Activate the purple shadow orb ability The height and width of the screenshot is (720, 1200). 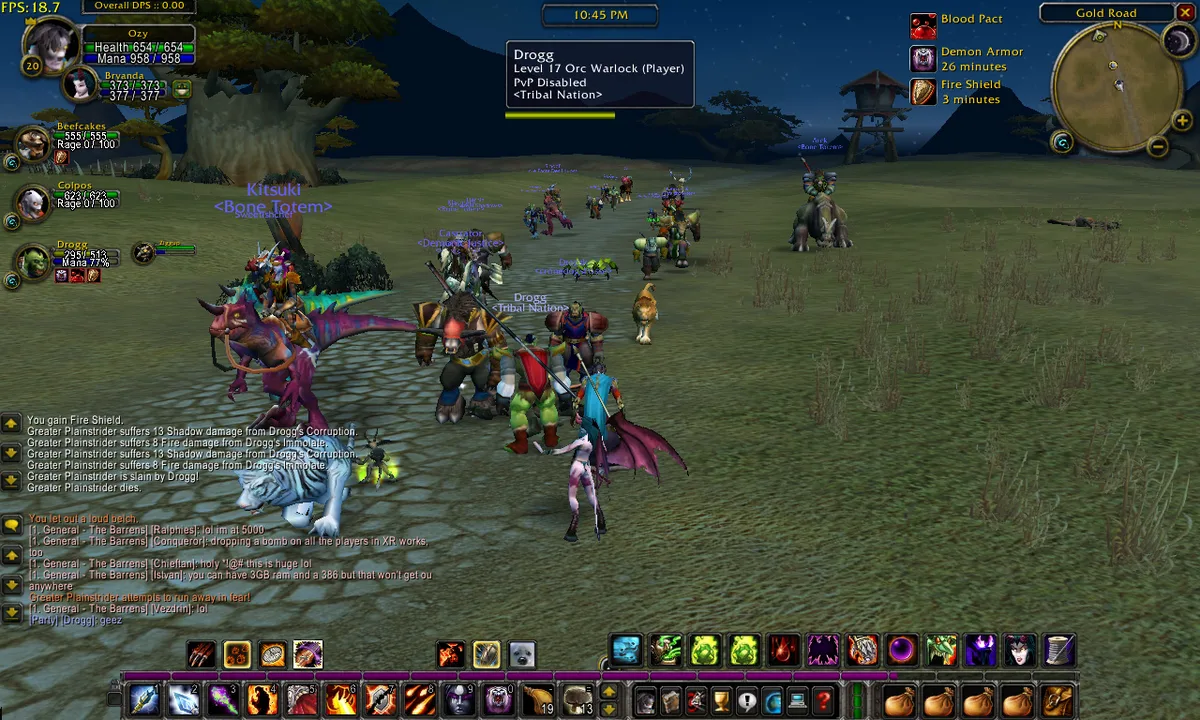tap(902, 651)
